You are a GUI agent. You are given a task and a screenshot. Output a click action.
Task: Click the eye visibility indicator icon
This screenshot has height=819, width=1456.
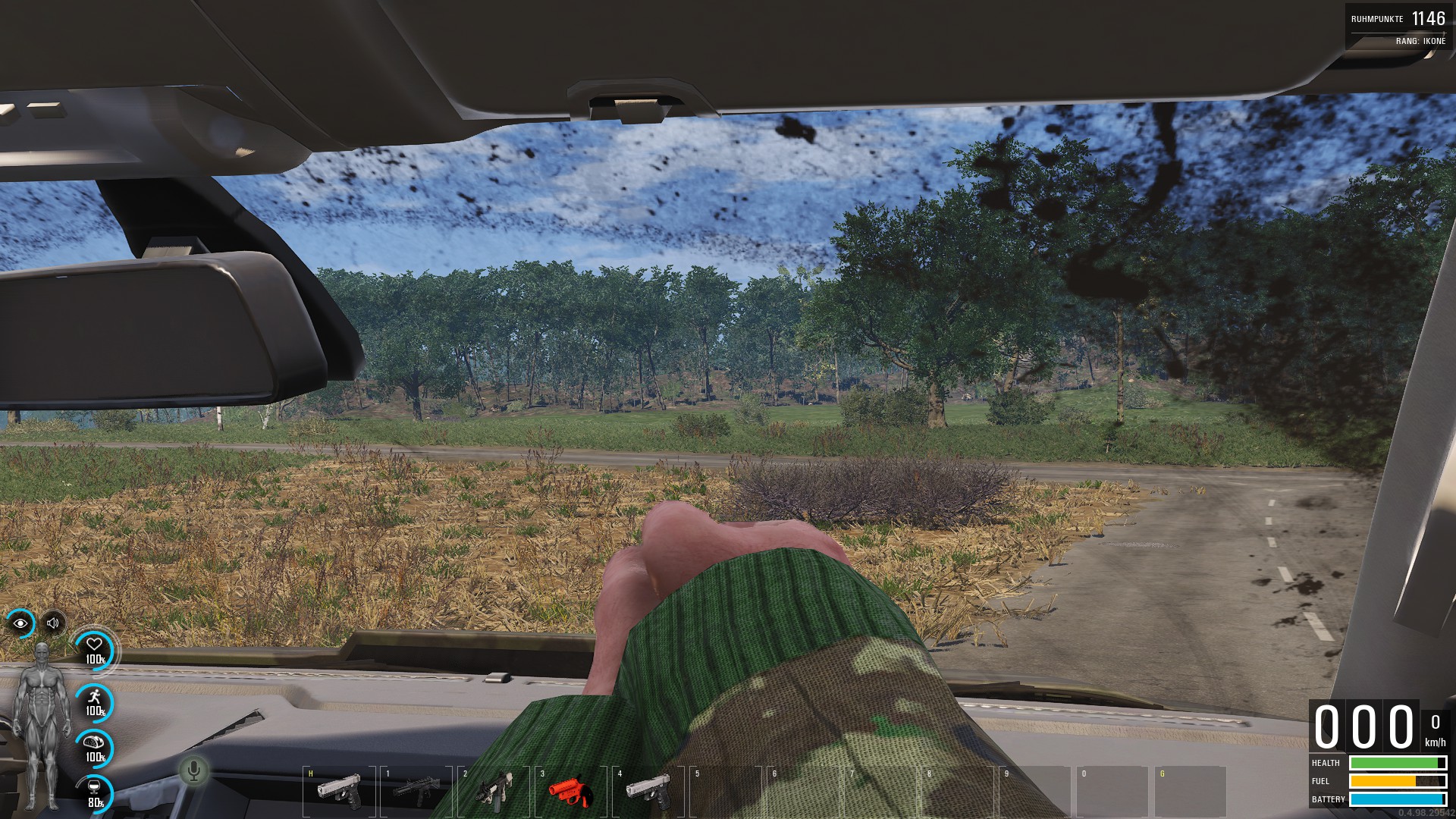(20, 623)
